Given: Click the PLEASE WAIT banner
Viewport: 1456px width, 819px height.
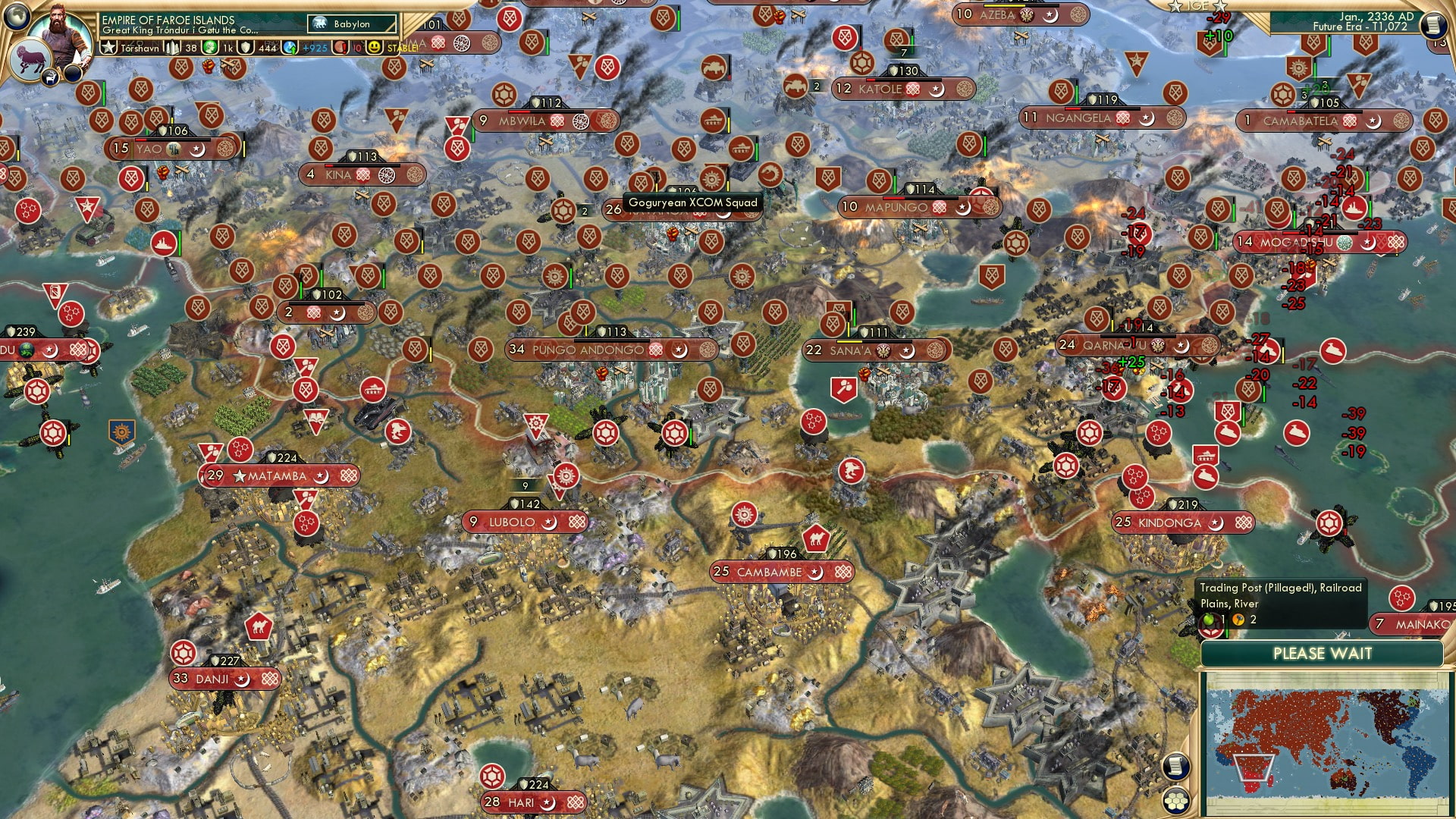Looking at the screenshot, I should [1324, 653].
